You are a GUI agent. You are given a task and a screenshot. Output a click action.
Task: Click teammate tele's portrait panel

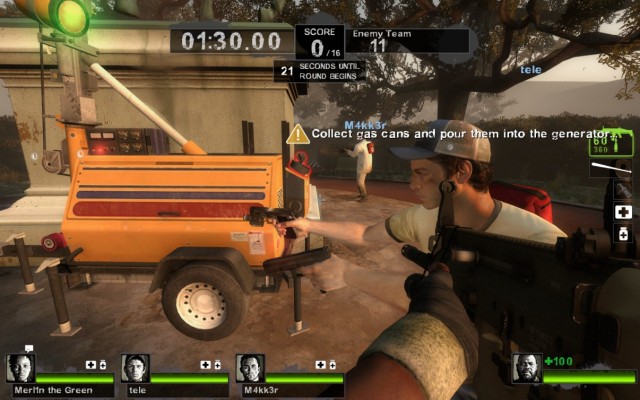[x=135, y=368]
